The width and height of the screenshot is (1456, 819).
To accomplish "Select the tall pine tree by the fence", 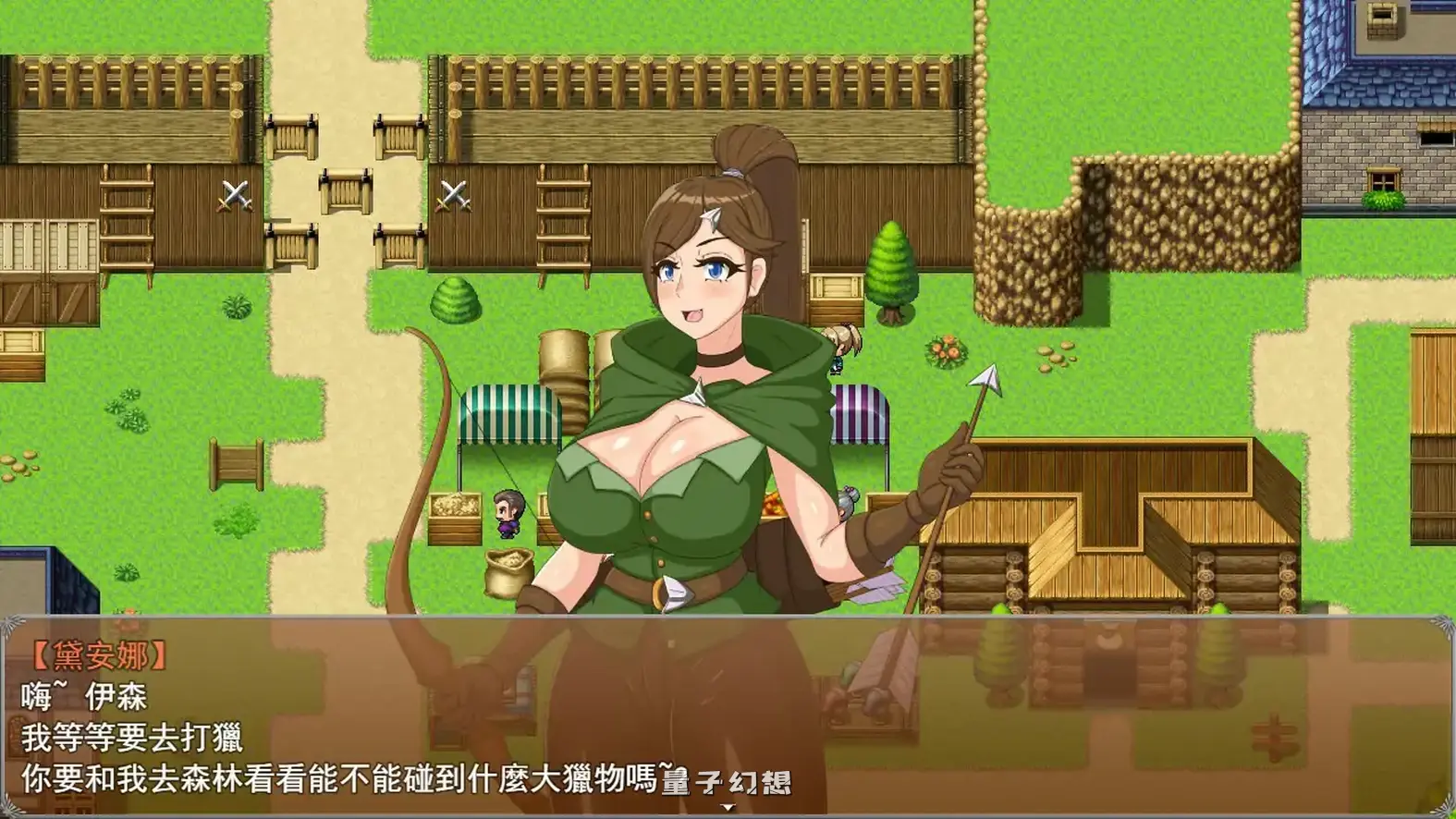I will pos(890,268).
